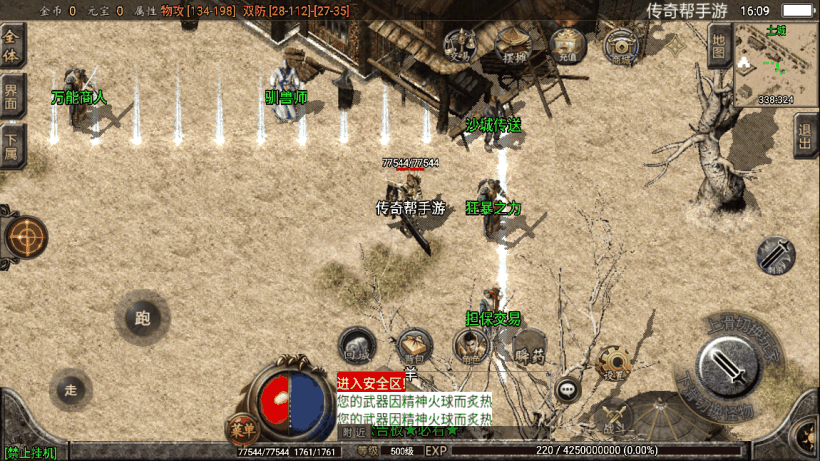This screenshot has height=461, width=820.
Task: Open the 交易 trade scales icon
Action: pos(461,44)
